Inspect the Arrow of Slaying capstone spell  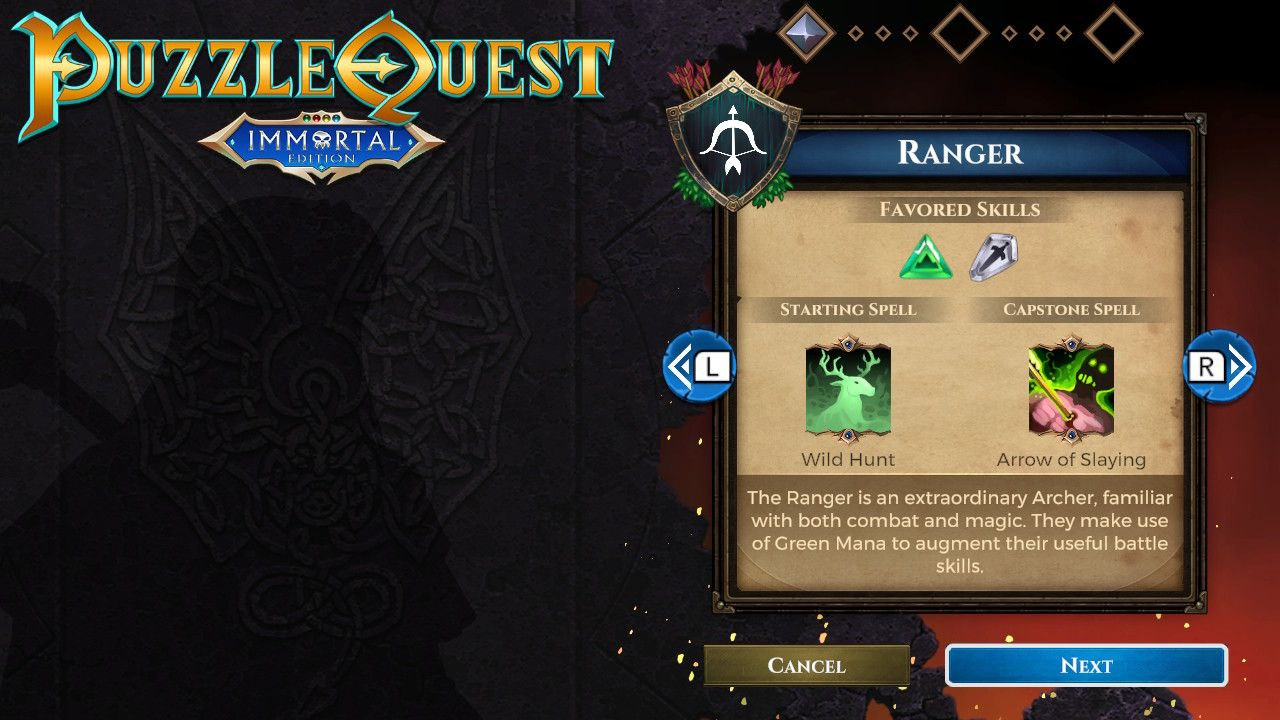(1071, 392)
